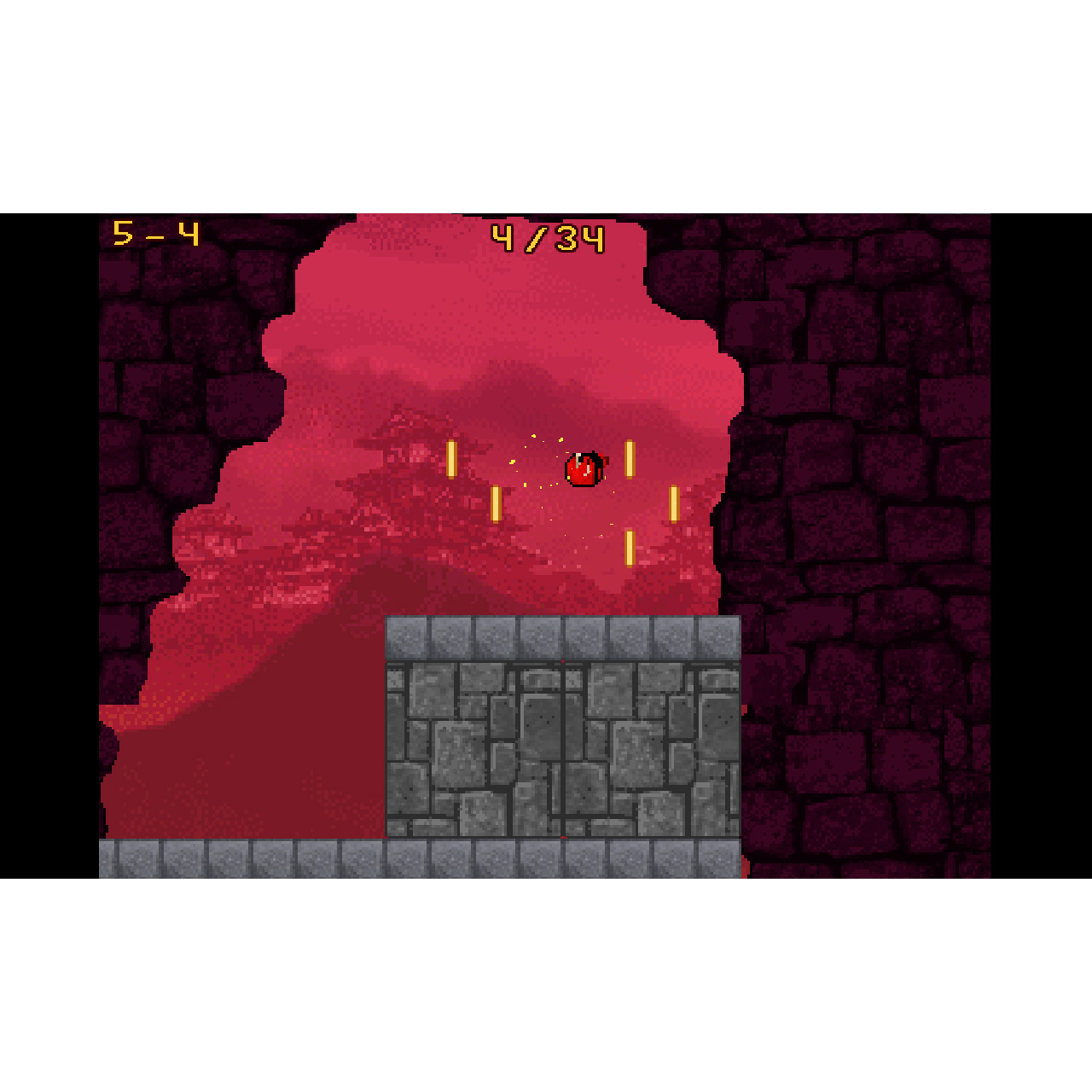Click the lower-right yellow collectible bar
Screen dimensions: 1092x1092
(x=675, y=506)
